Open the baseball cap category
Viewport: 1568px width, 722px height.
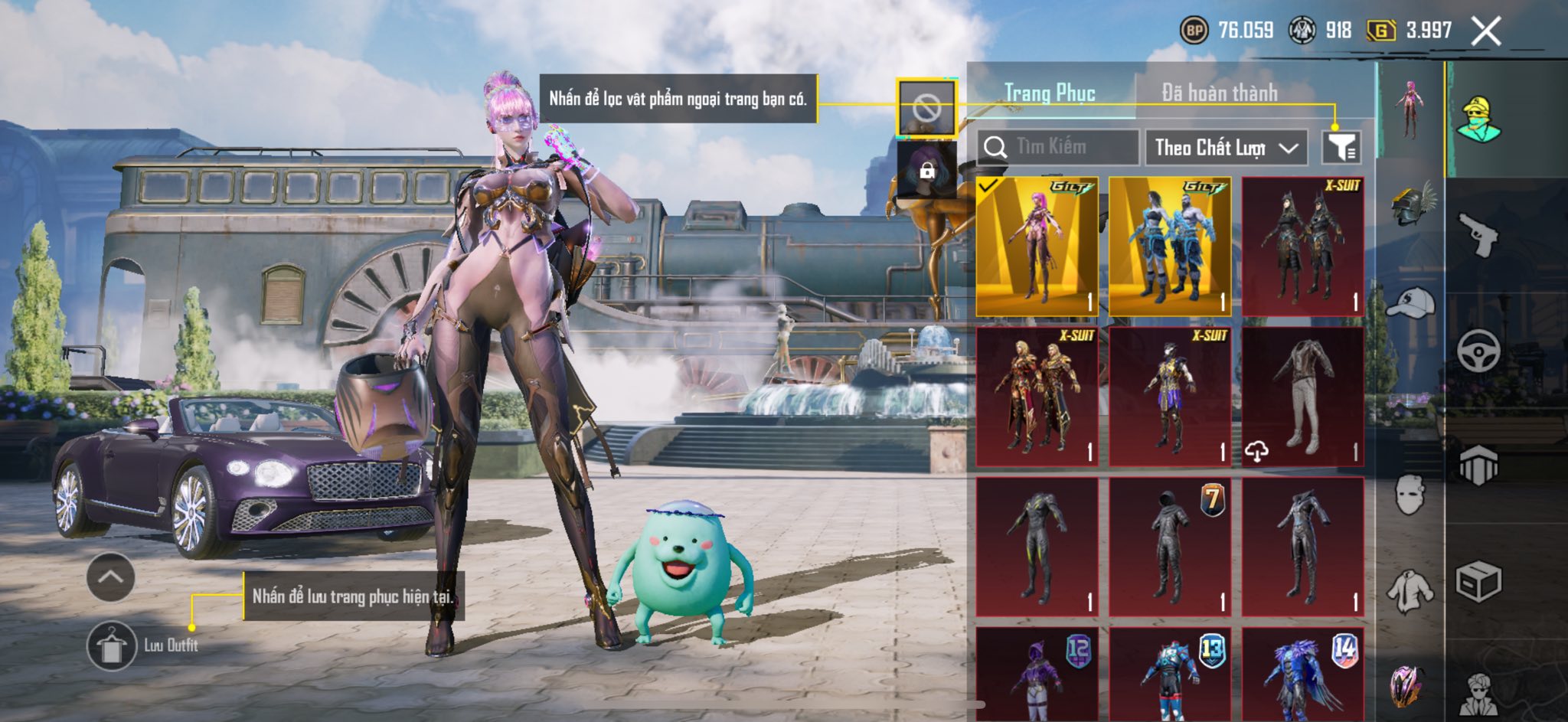[1411, 302]
